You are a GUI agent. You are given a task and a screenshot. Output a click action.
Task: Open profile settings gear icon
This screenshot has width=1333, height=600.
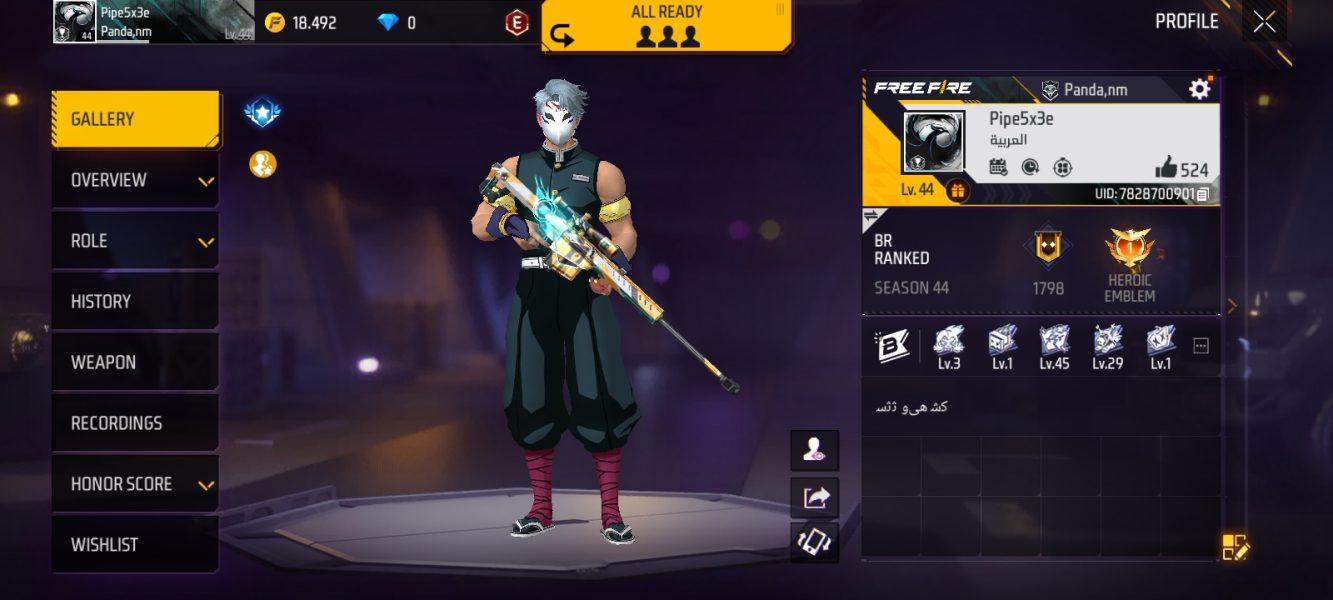coord(1199,89)
